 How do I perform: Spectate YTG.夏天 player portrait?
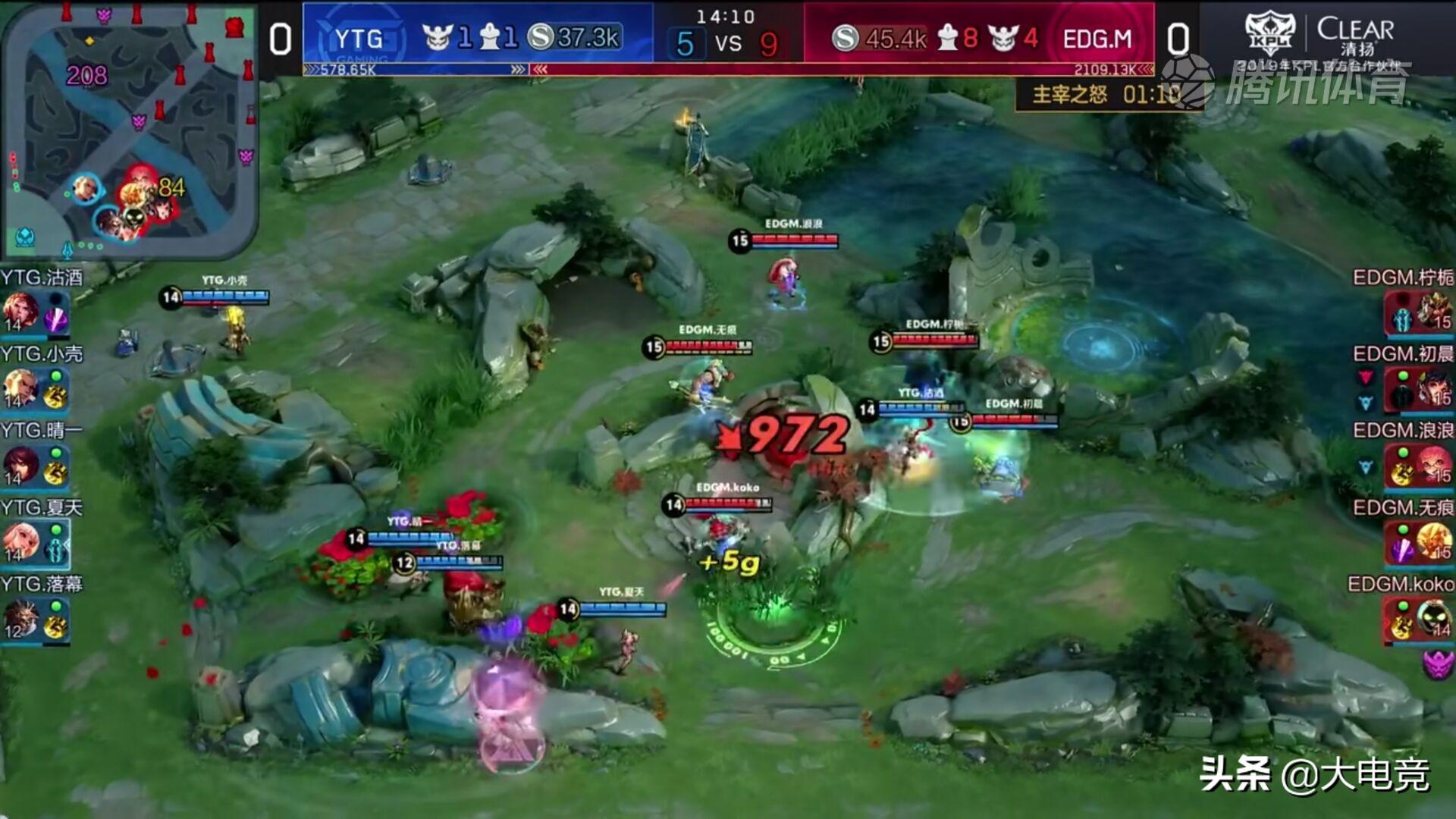21,541
